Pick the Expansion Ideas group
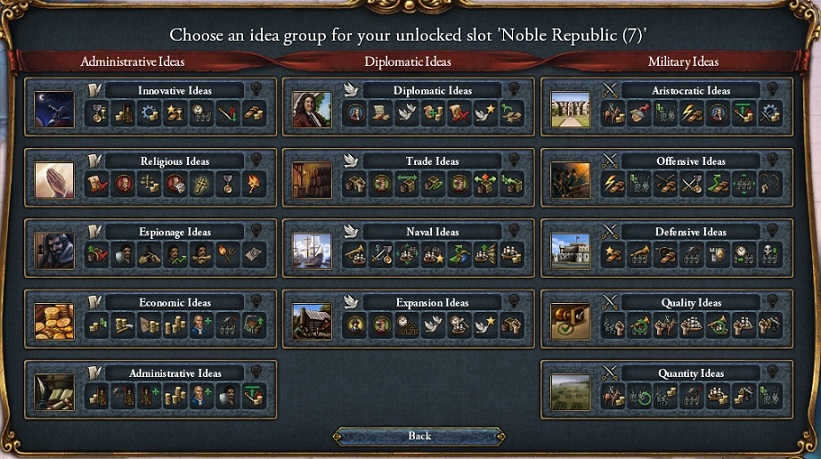Viewport: 821px width, 459px height. point(433,303)
